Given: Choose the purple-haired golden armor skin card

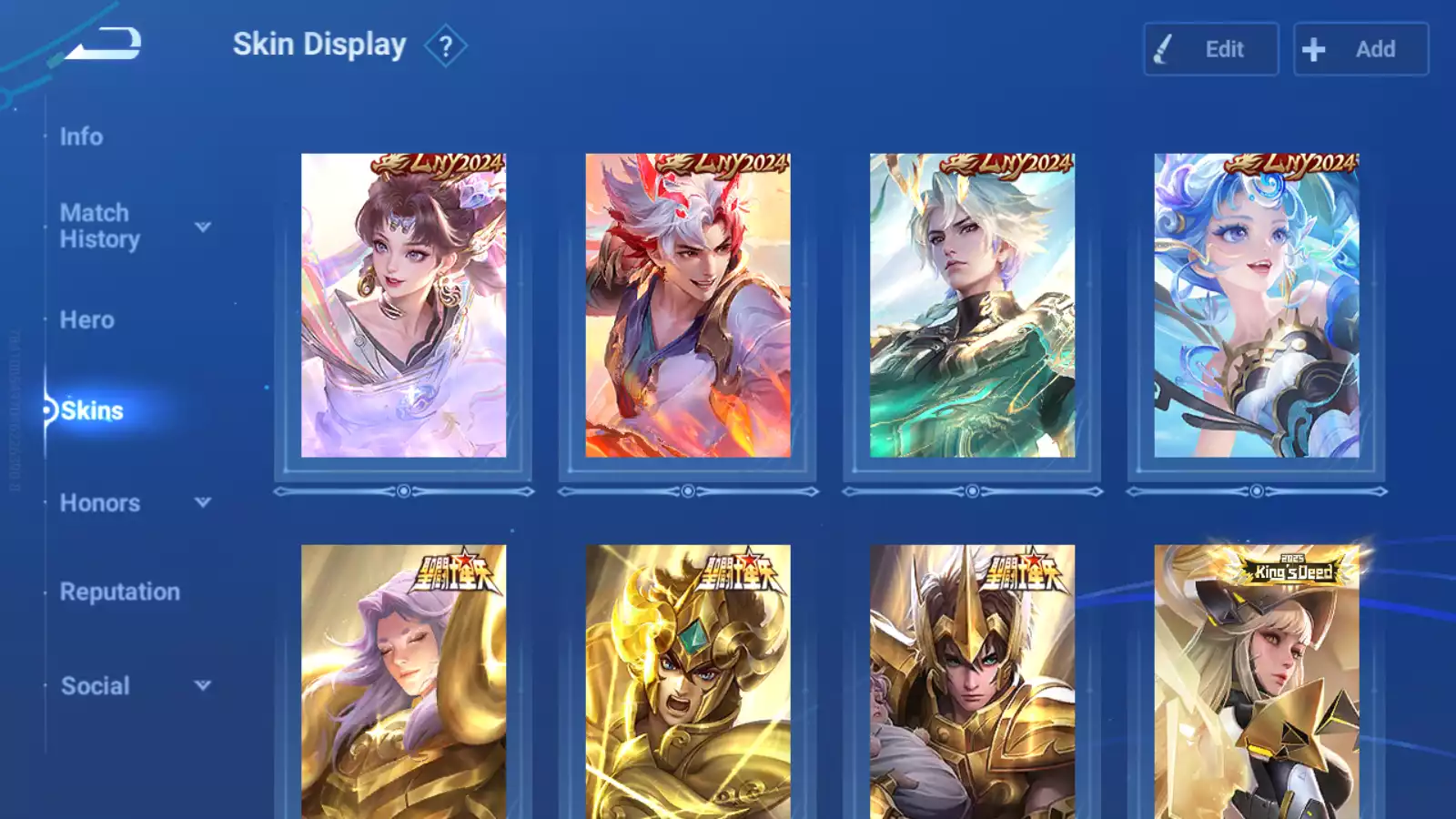Looking at the screenshot, I should tap(403, 682).
